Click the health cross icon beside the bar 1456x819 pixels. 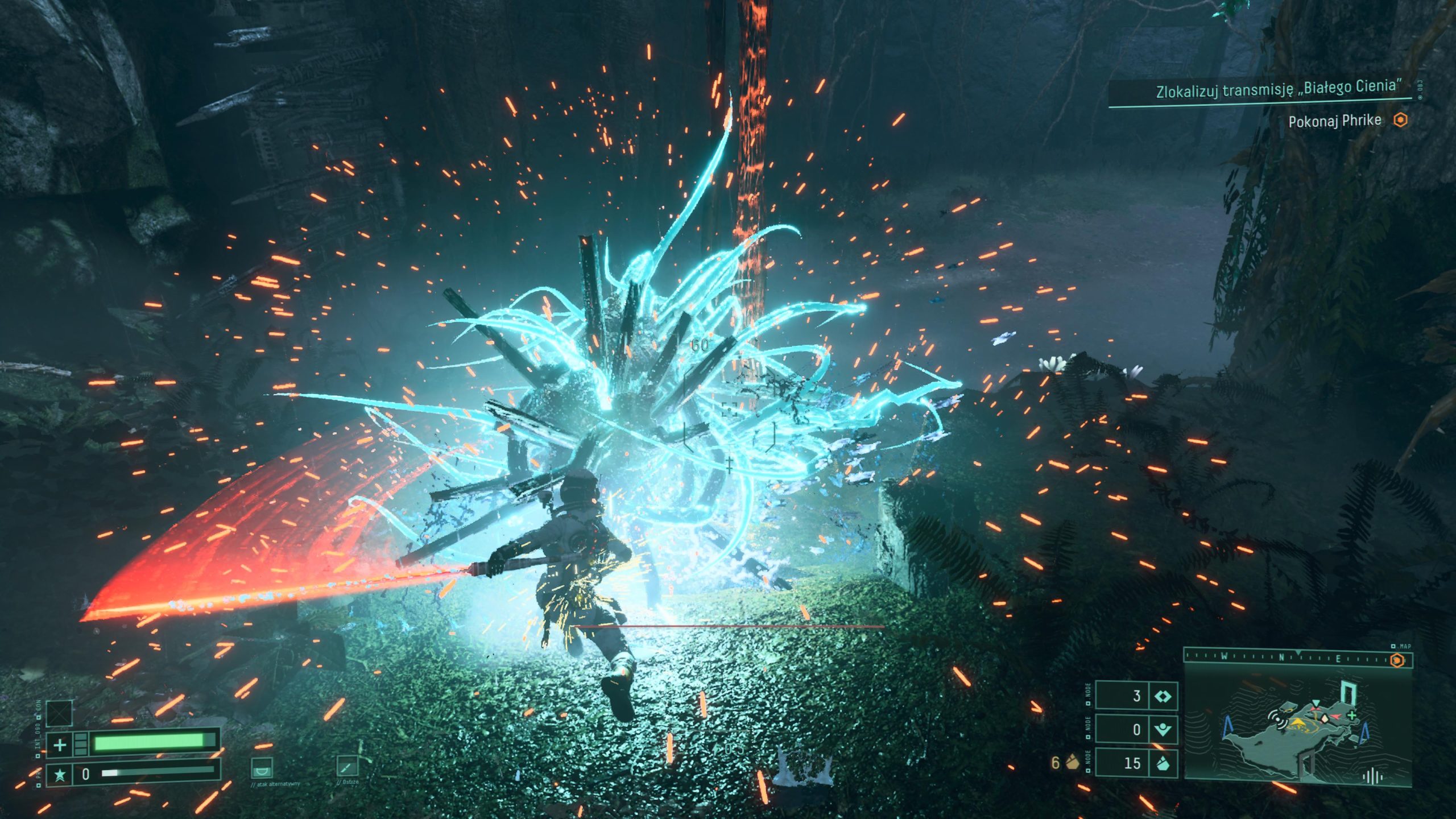pos(59,743)
